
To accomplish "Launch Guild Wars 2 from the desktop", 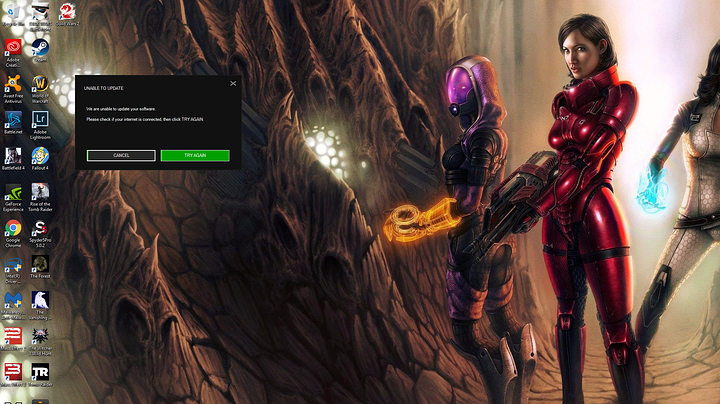I will tap(66, 11).
